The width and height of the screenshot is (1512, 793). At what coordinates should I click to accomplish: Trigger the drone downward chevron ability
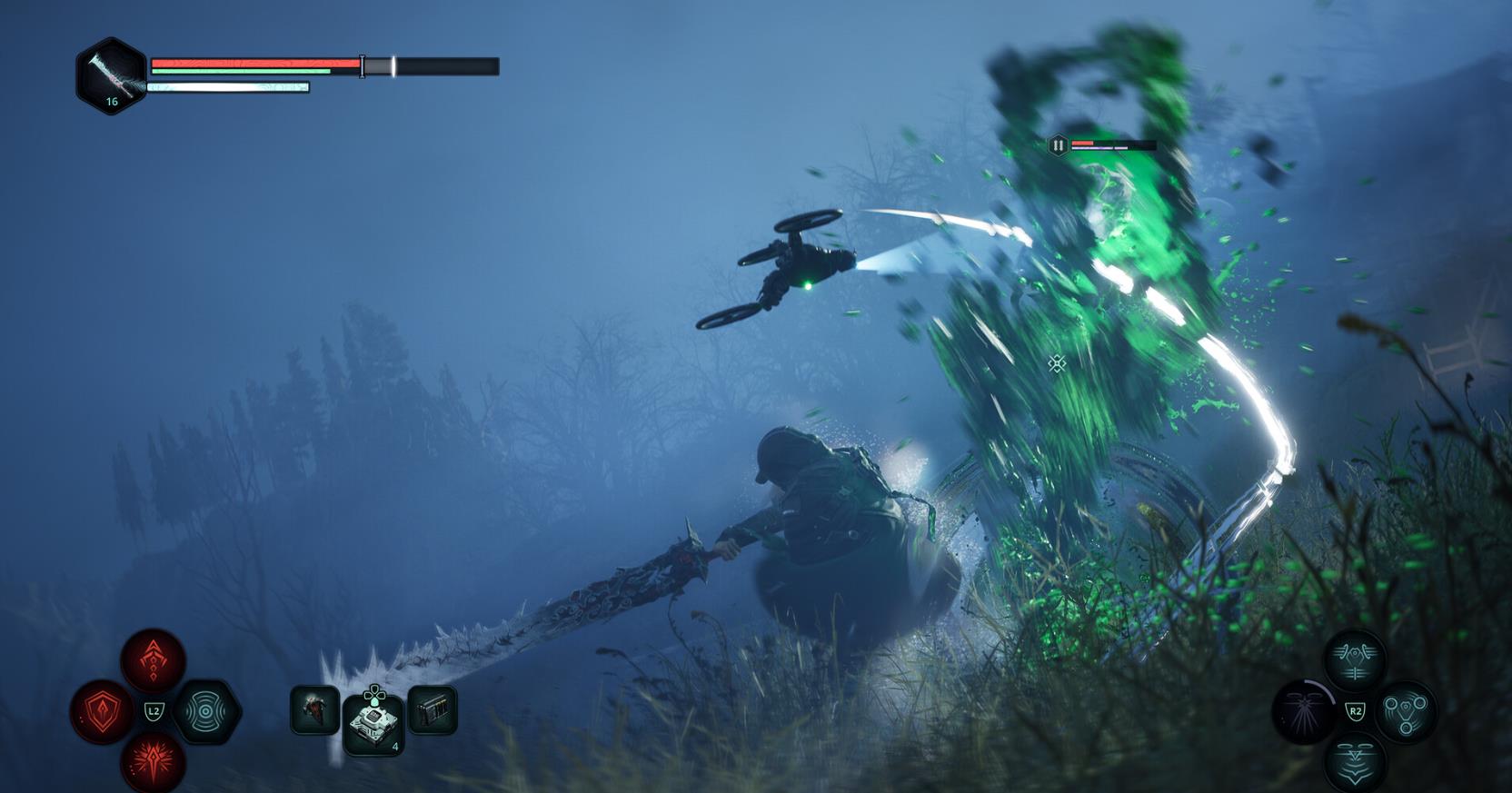pyautogui.click(x=1355, y=761)
